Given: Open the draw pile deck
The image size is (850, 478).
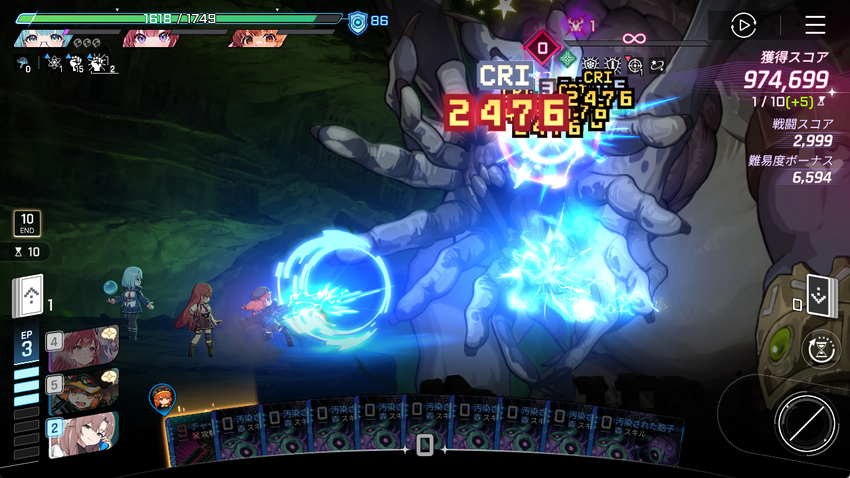Looking at the screenshot, I should pos(28,297).
